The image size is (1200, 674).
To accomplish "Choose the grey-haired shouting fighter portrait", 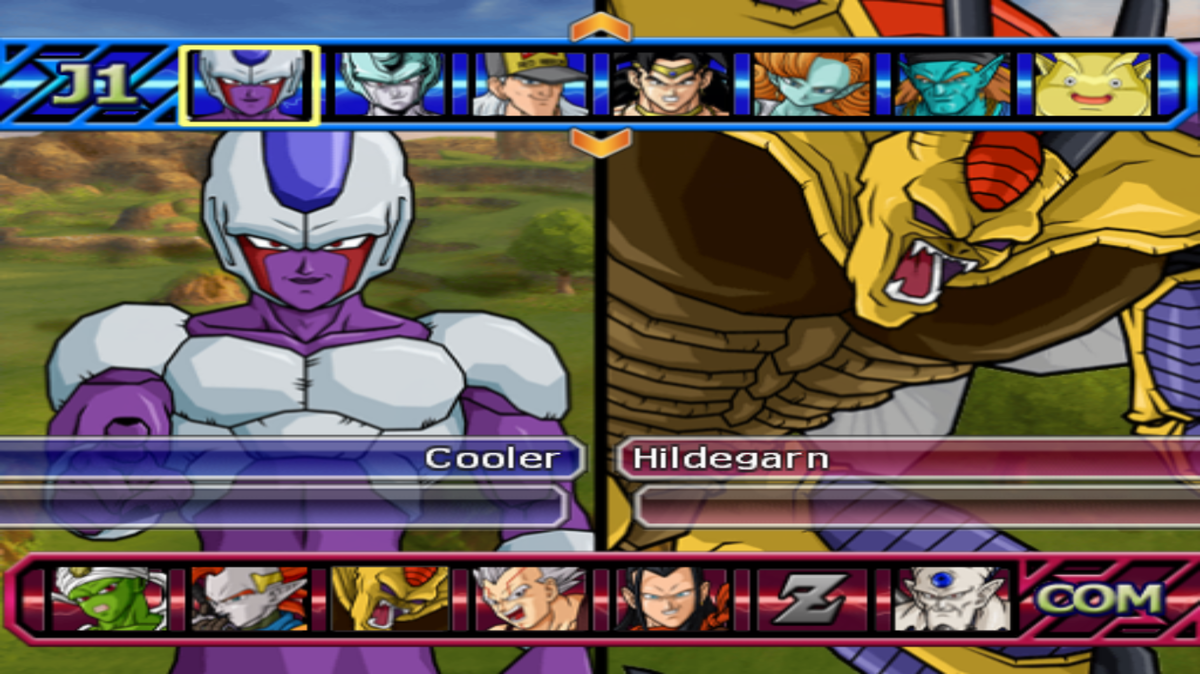I will (531, 599).
